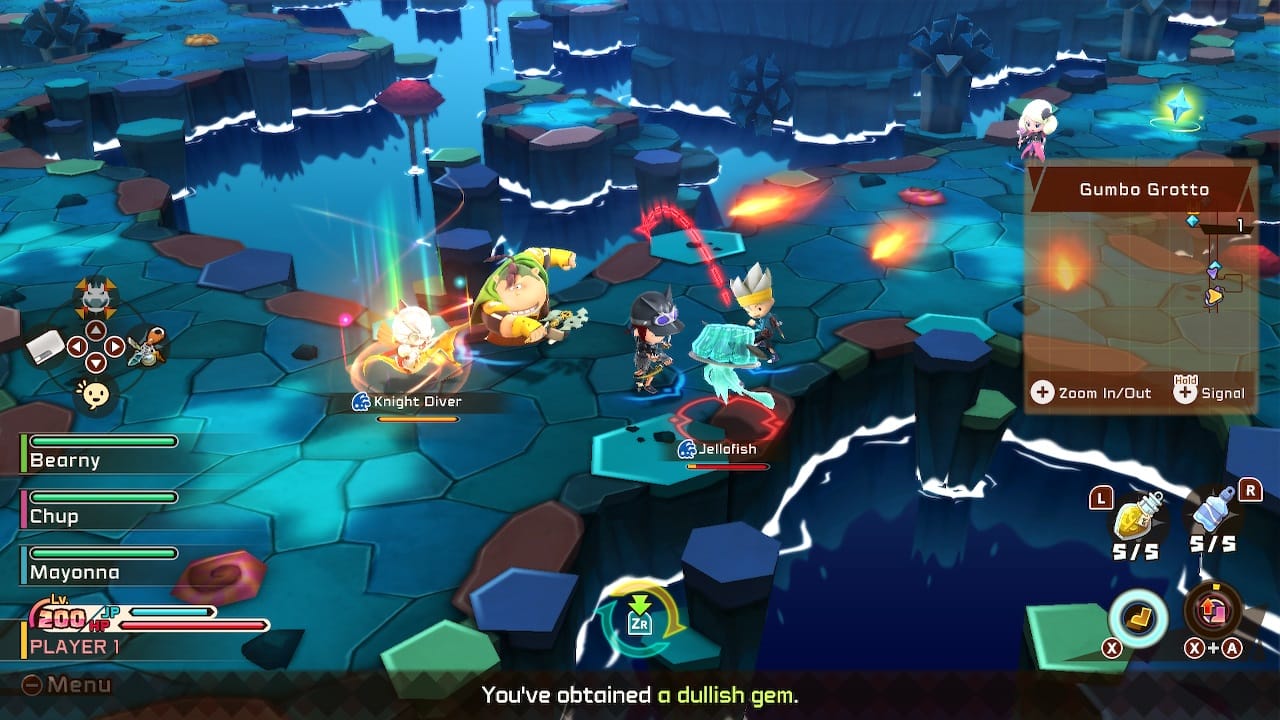Click the monster head icon atop the radial menu
The image size is (1280, 720).
coord(95,298)
